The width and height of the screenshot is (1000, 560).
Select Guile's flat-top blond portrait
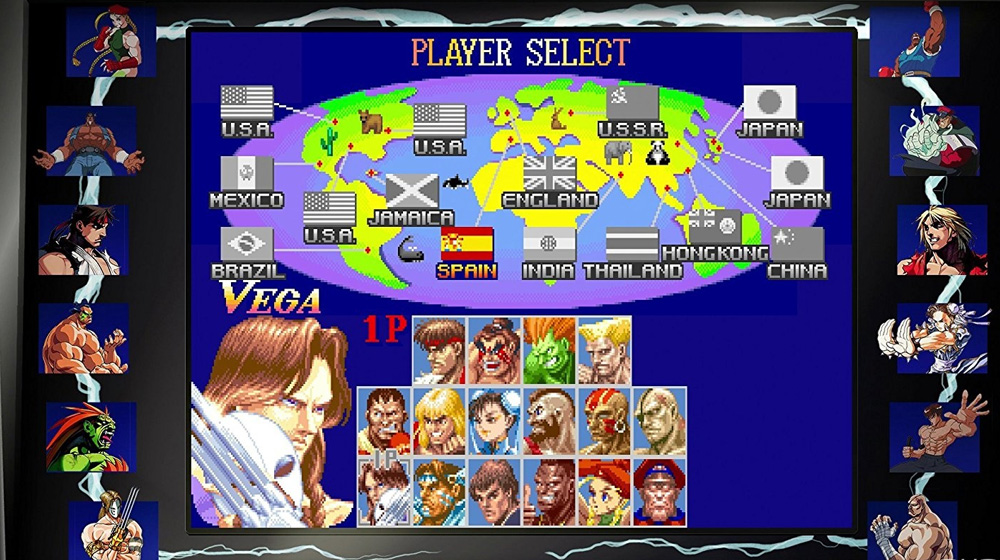604,351
